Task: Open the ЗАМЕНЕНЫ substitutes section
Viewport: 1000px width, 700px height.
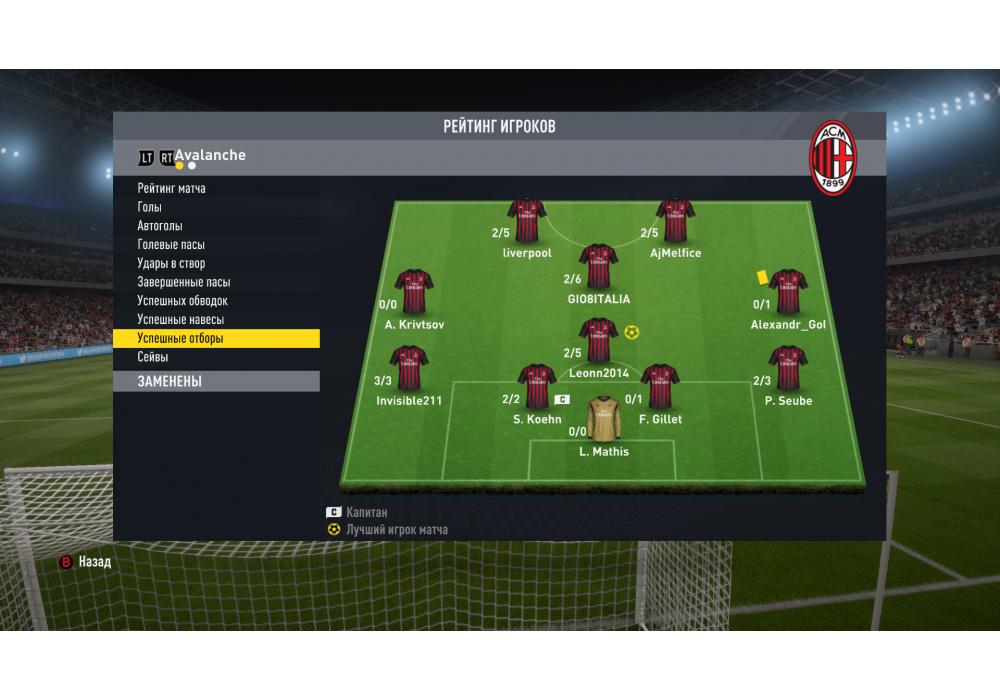Action: (169, 381)
